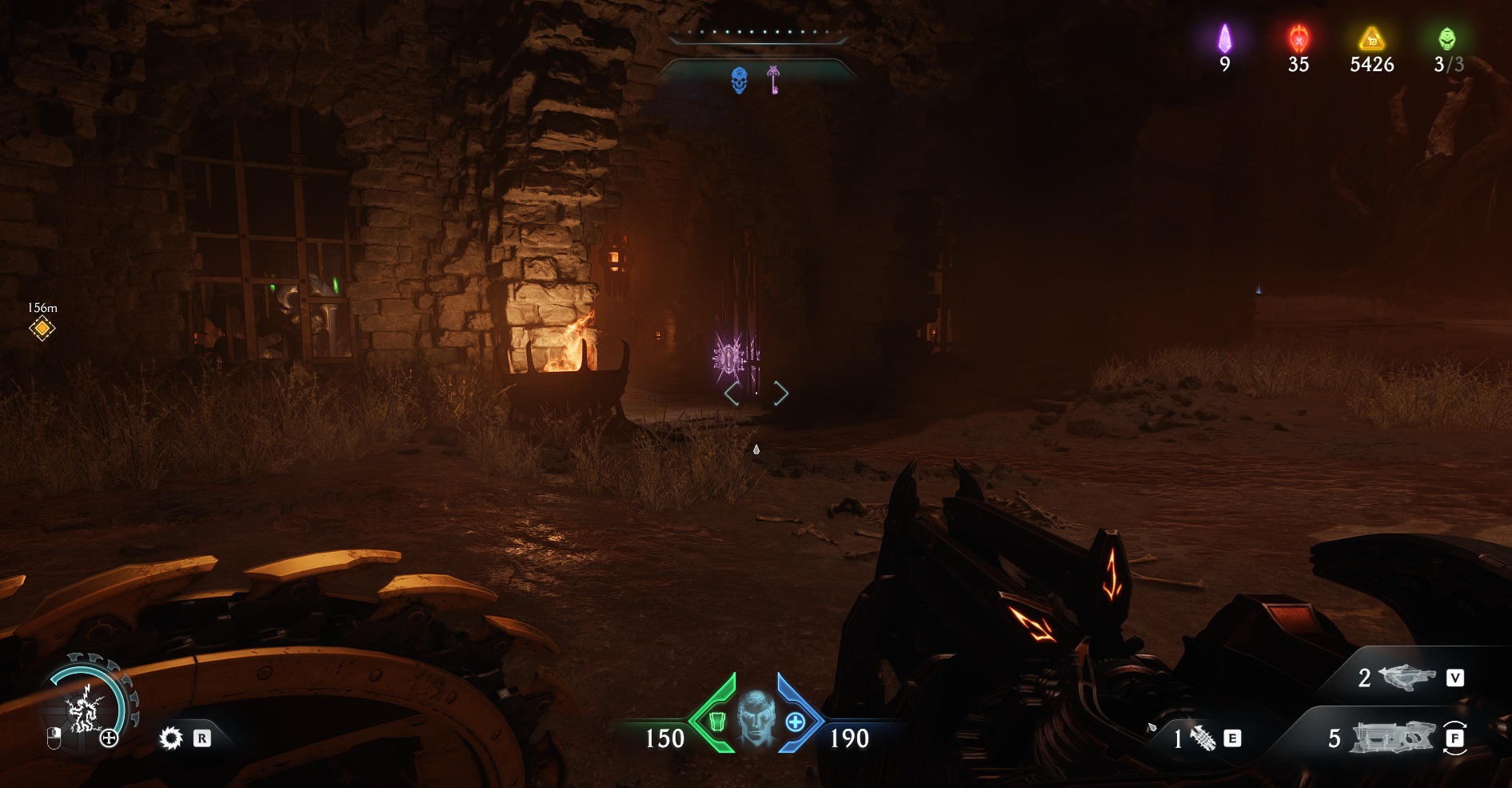Screen dimensions: 1512x788
Task: Click the purple glowing secret marker
Action: [x=729, y=358]
